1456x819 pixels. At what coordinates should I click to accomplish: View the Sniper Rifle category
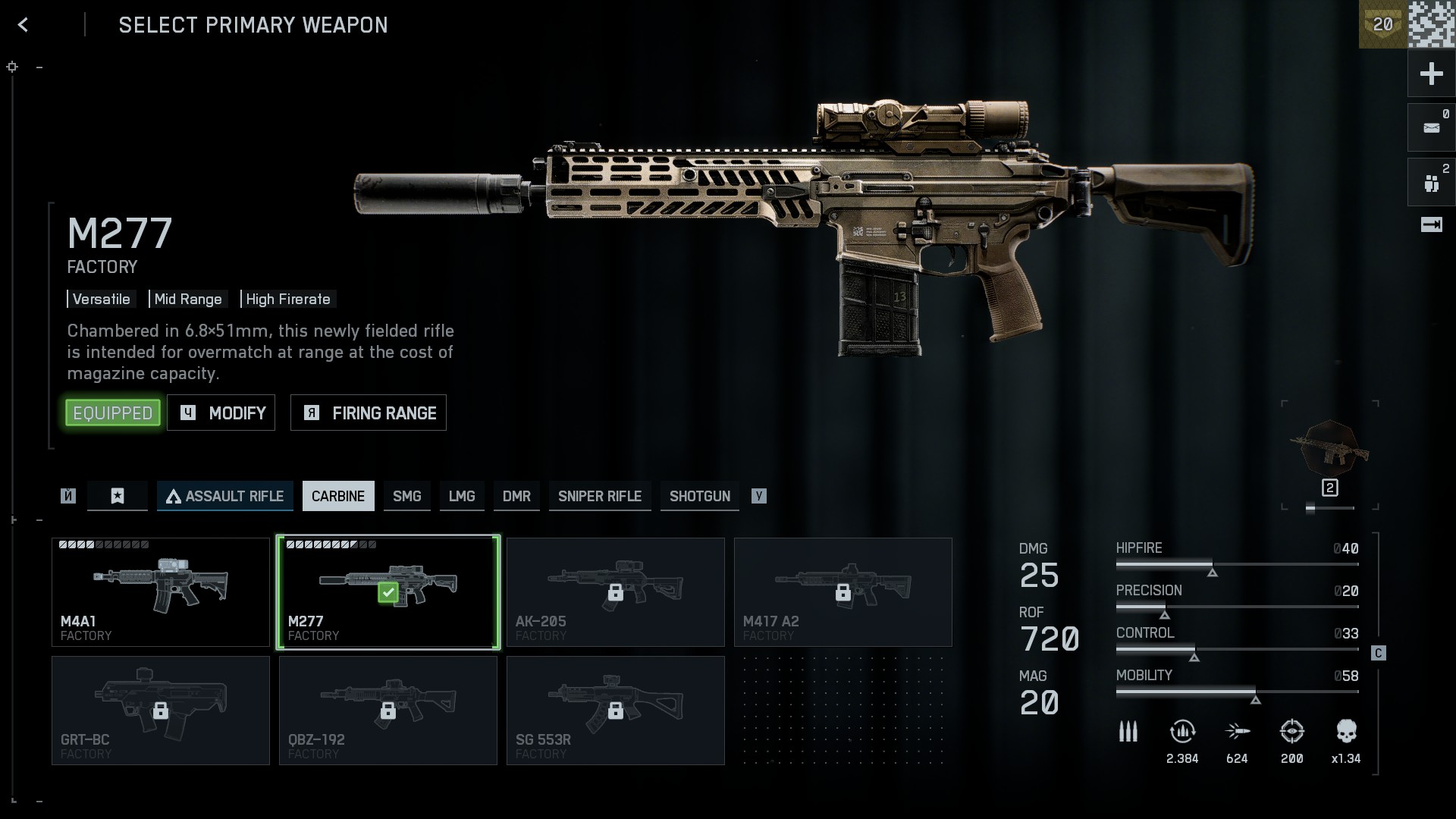click(x=600, y=496)
